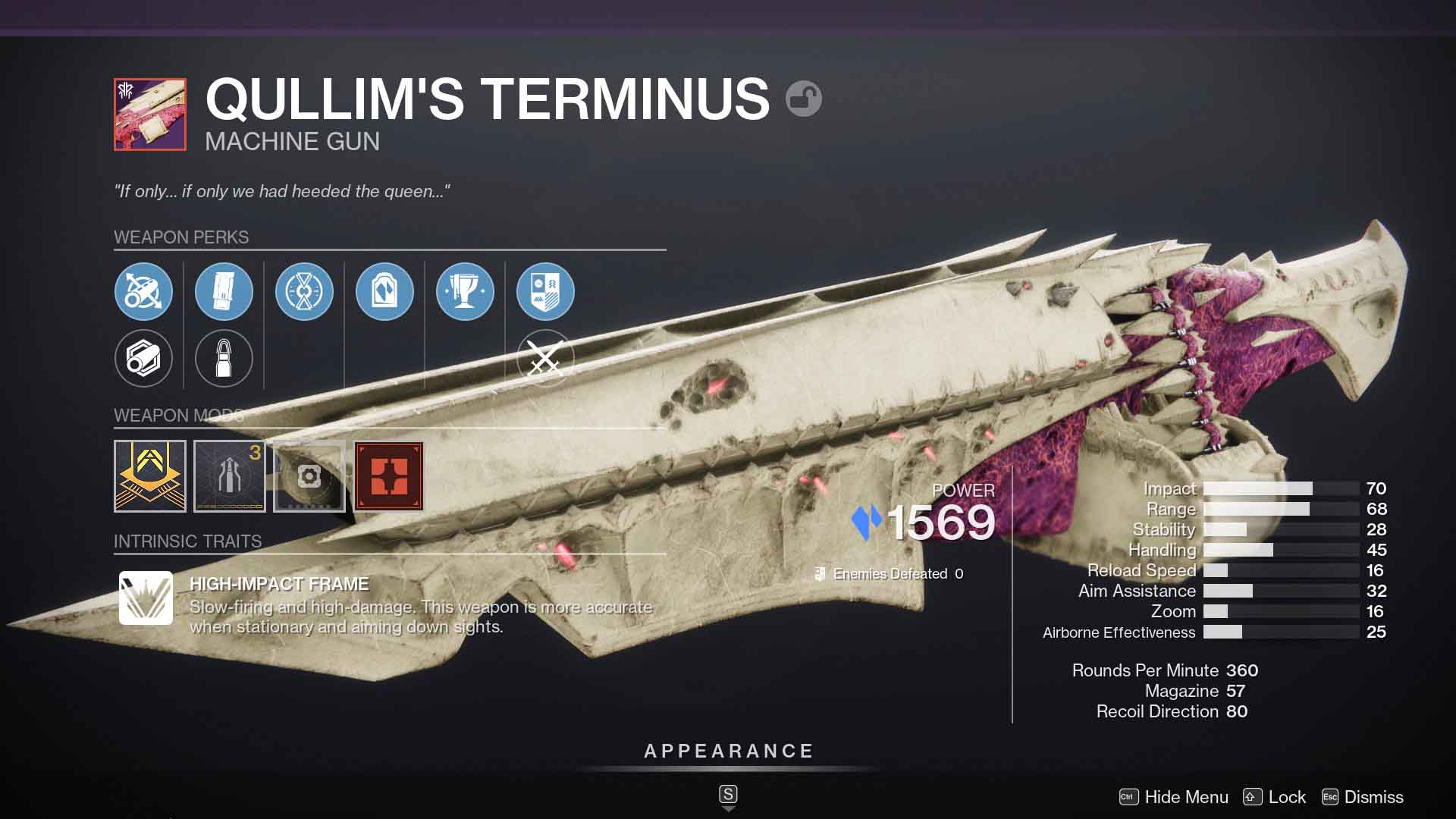1456x819 pixels.
Task: Inspect the trophy-shaped weapon perk
Action: 465,291
